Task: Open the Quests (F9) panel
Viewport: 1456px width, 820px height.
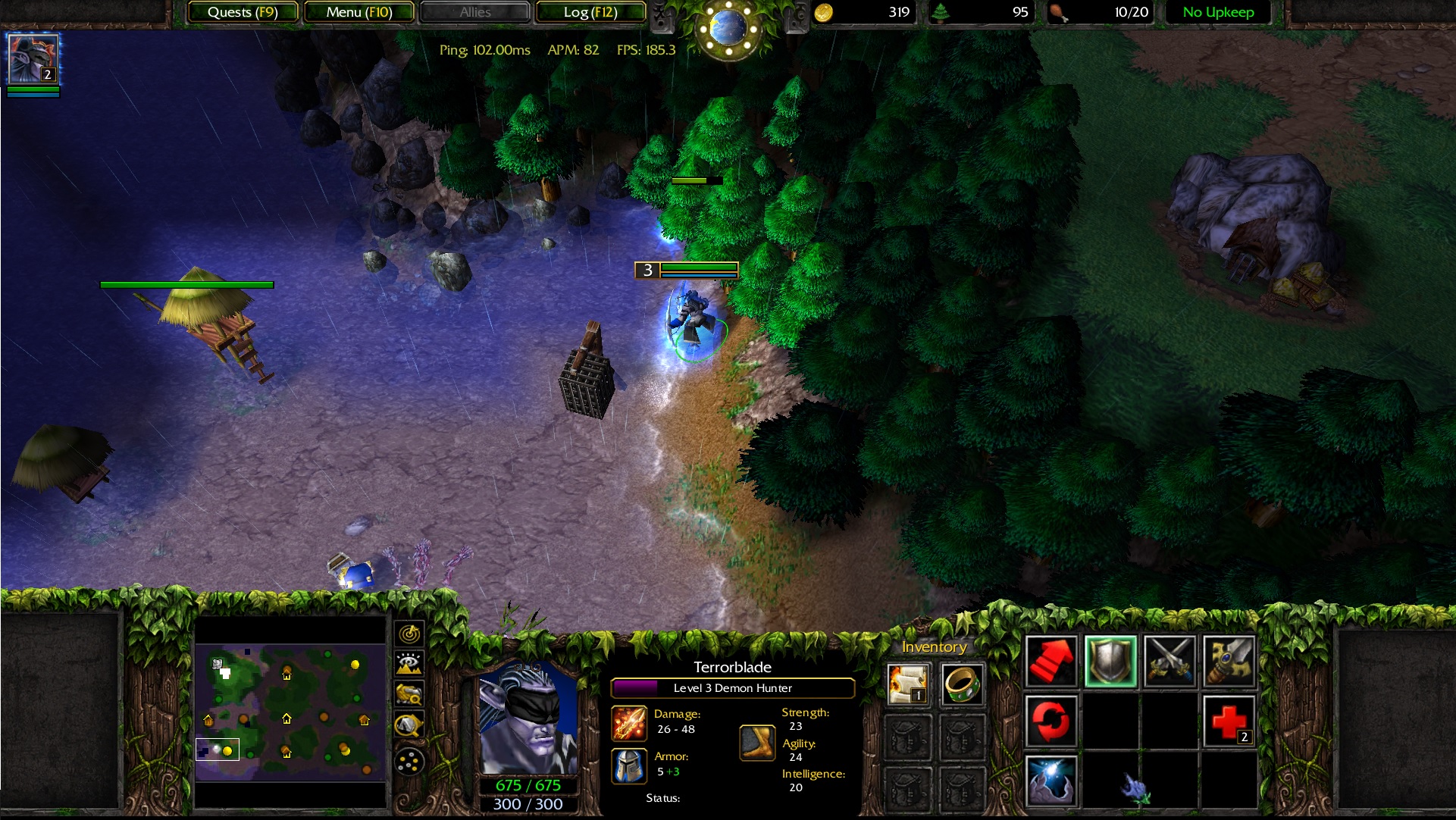Action: 243,12
